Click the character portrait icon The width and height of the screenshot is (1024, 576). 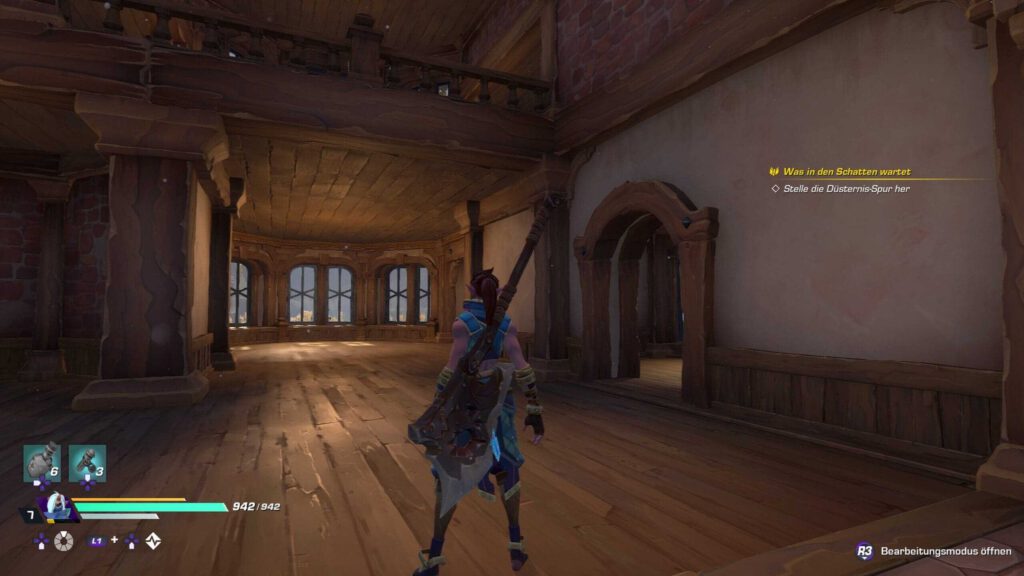click(x=54, y=506)
